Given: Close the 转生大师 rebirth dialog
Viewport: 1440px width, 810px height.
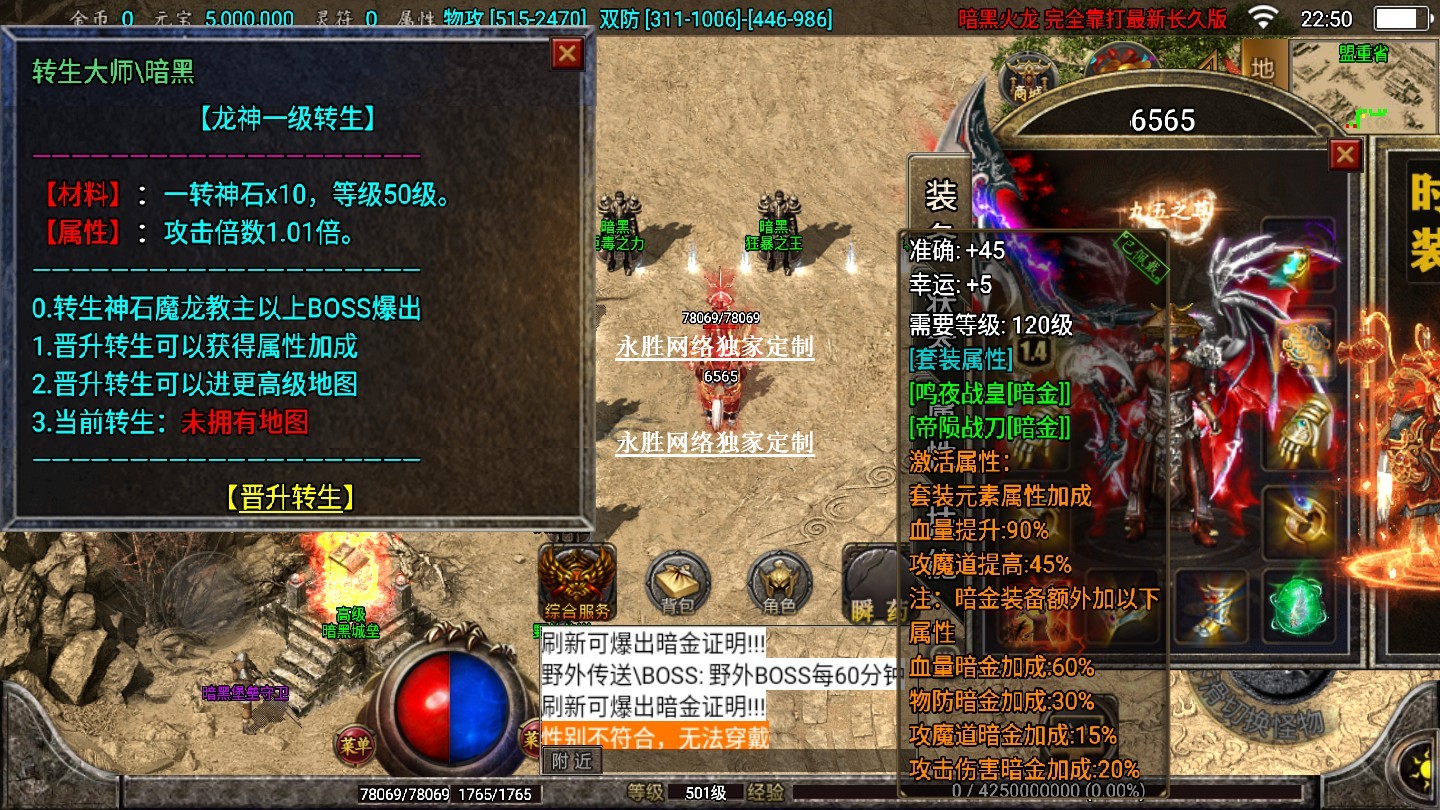Looking at the screenshot, I should click(567, 53).
